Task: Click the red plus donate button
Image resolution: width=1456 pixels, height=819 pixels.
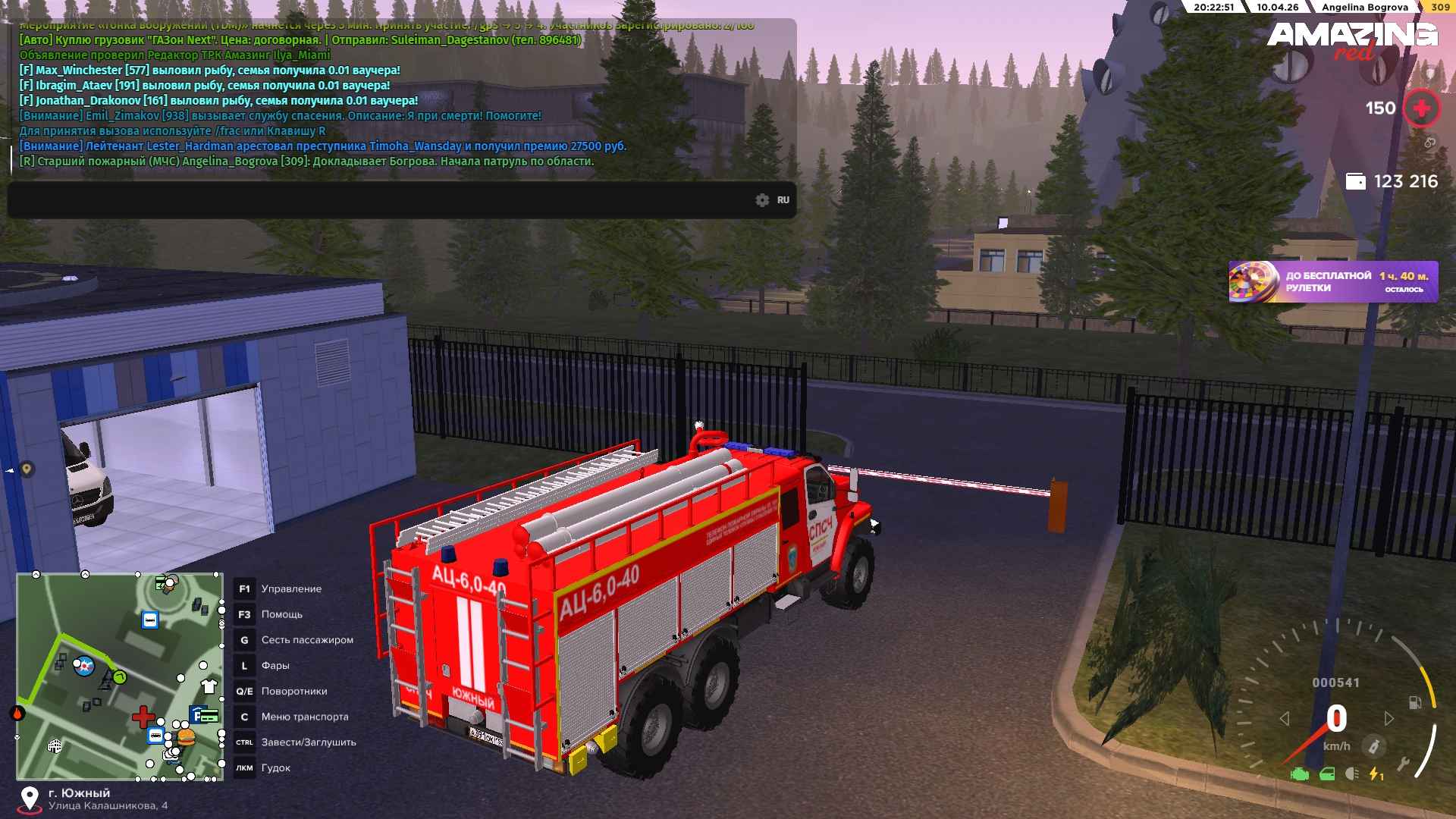Action: click(1421, 108)
